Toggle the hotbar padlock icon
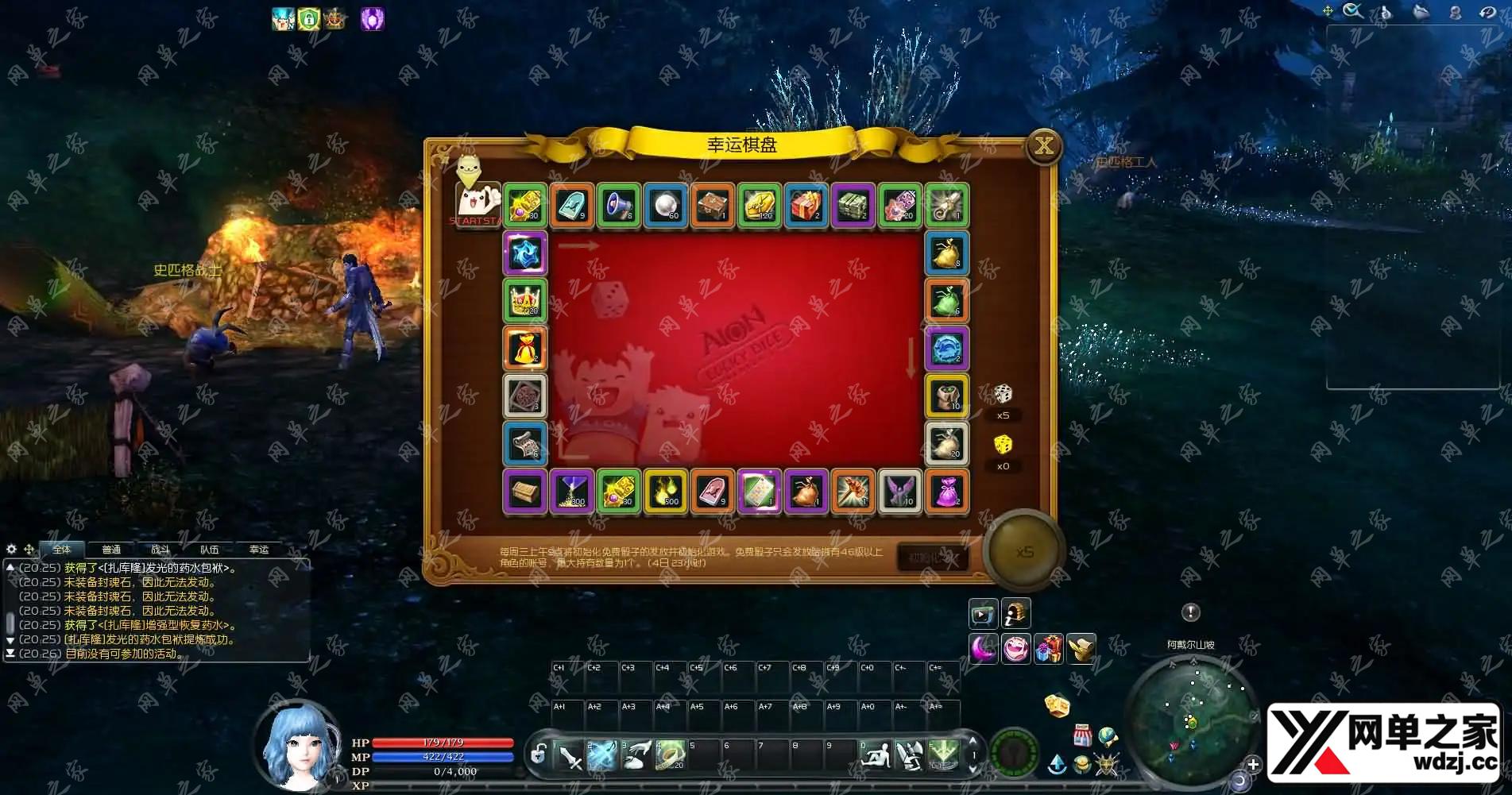 click(538, 754)
